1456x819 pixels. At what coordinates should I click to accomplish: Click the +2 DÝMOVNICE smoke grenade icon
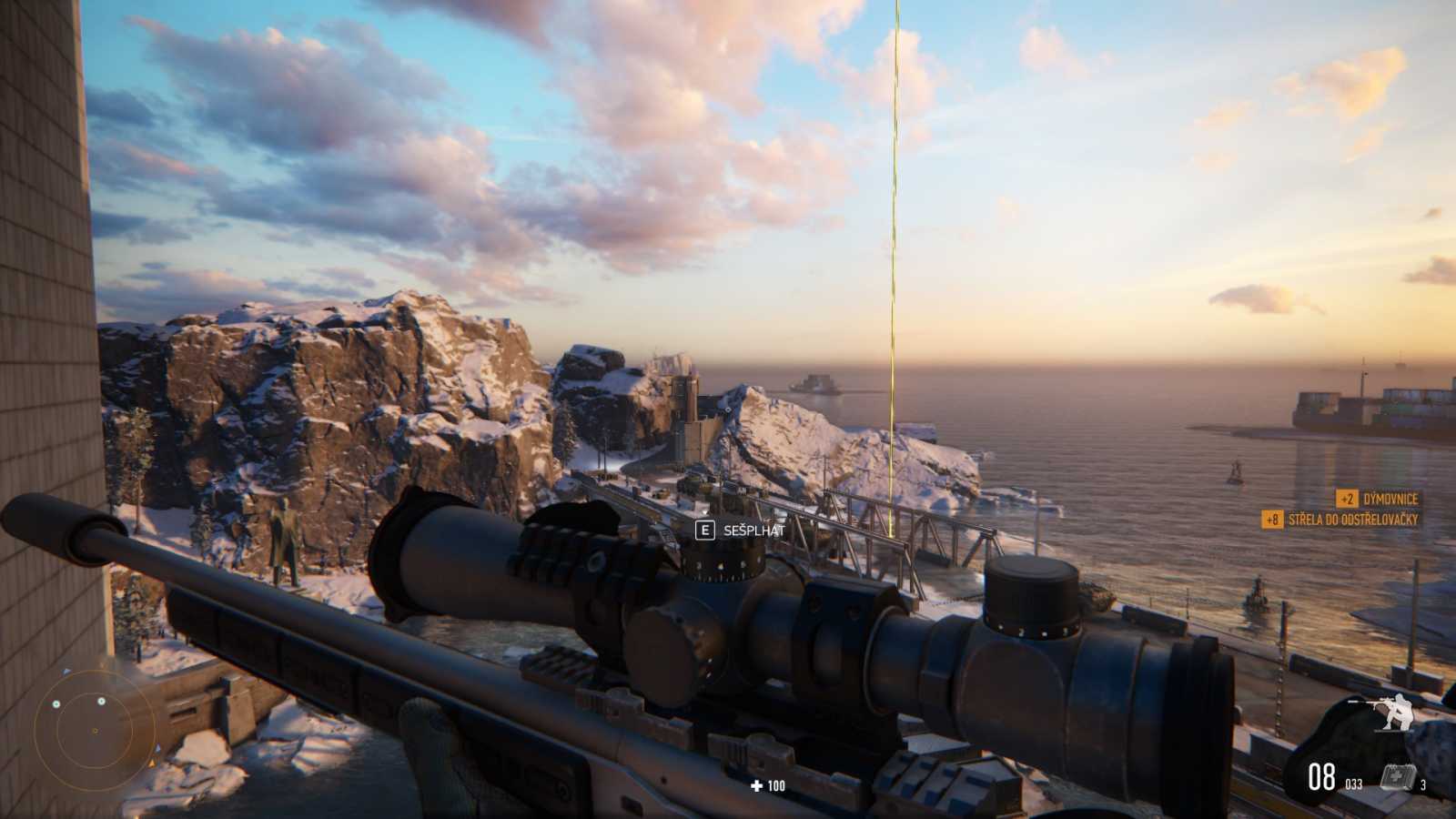click(x=1348, y=498)
